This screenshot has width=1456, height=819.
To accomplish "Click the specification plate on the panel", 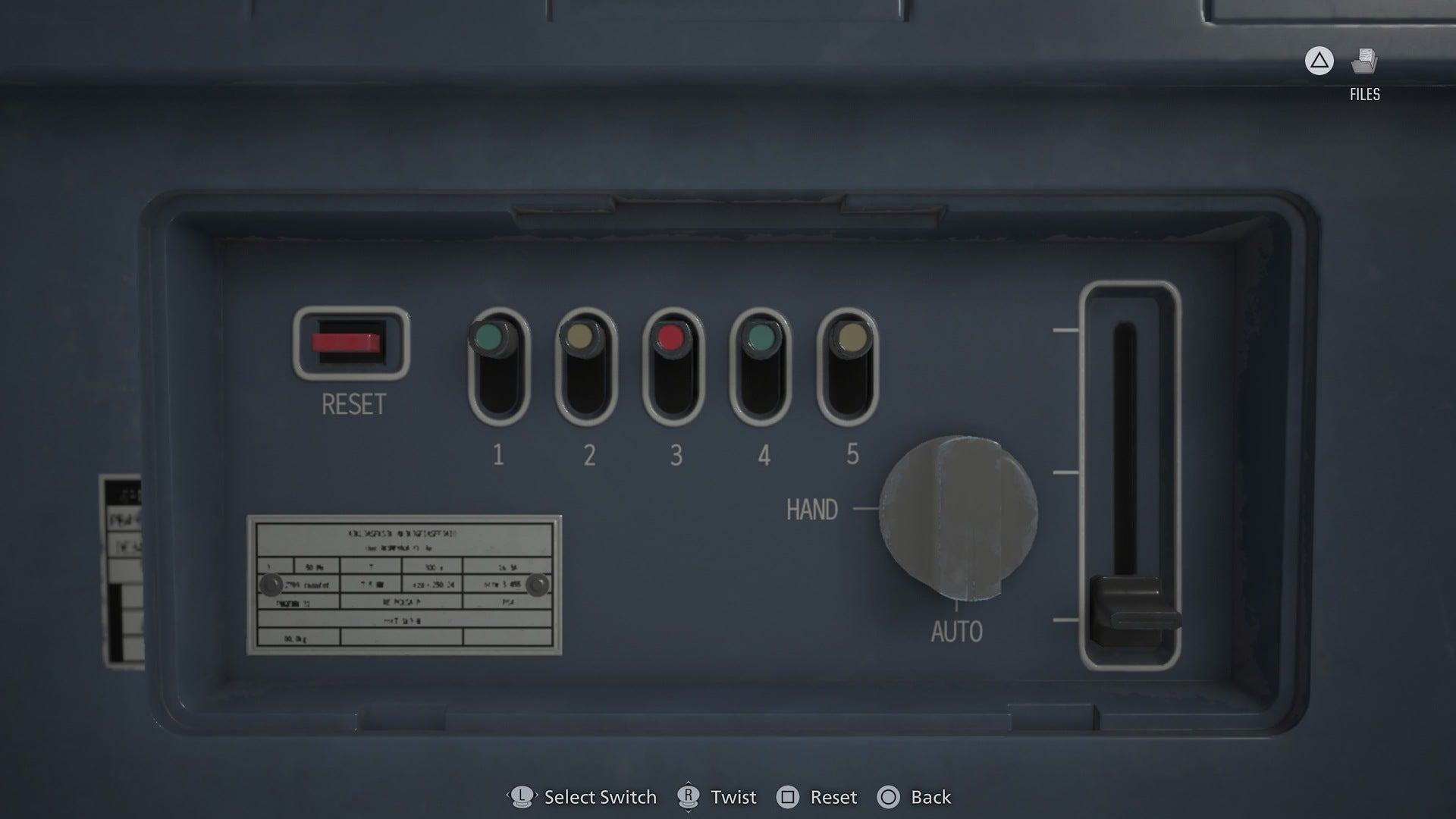I will click(403, 585).
